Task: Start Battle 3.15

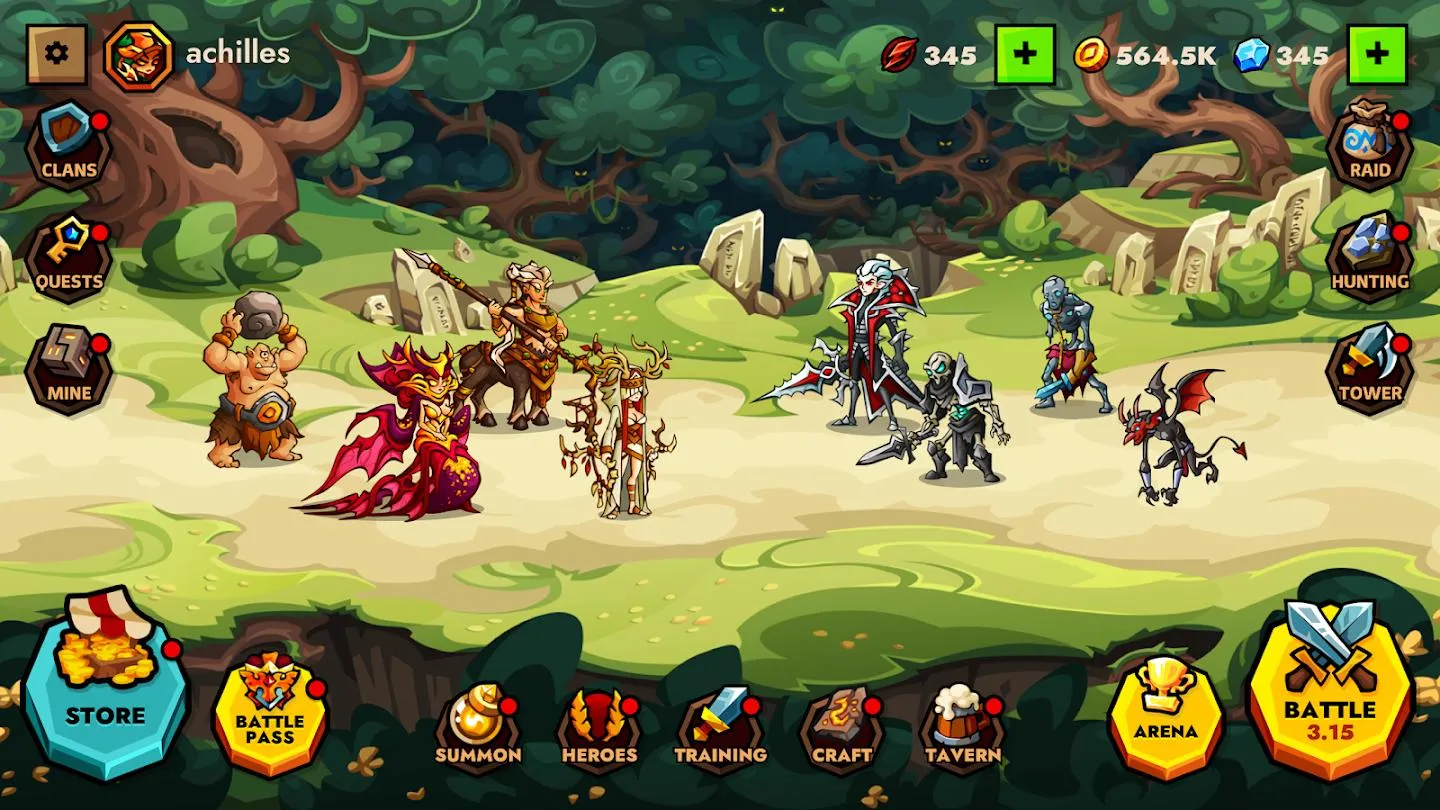Action: point(1331,690)
